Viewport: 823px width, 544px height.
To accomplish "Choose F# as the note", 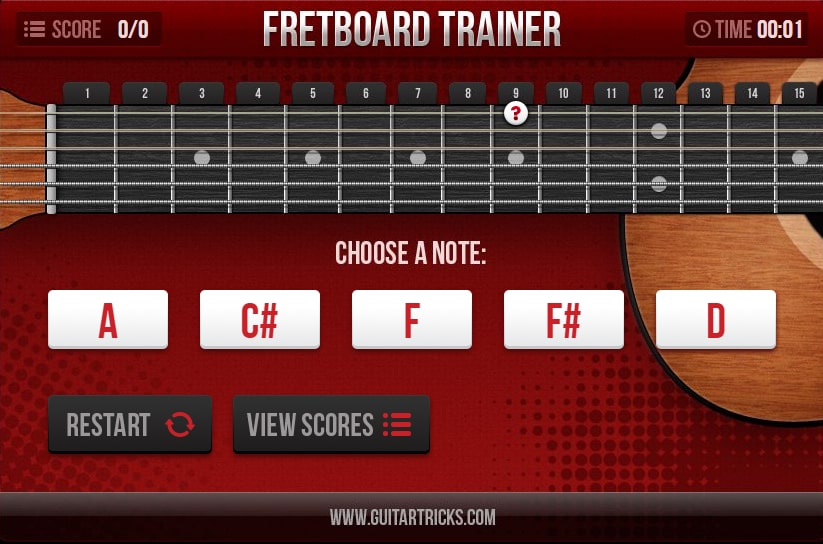I will coord(564,320).
